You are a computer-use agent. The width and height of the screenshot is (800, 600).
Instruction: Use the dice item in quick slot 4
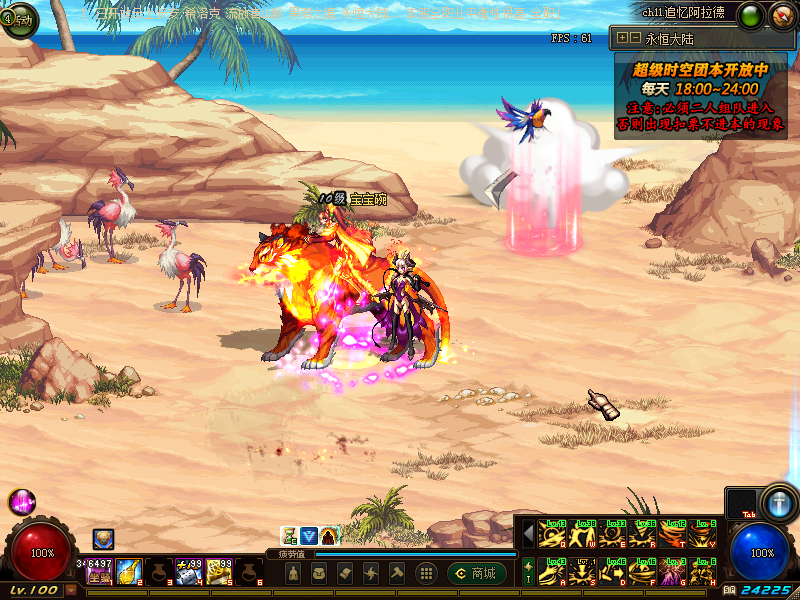tap(189, 571)
